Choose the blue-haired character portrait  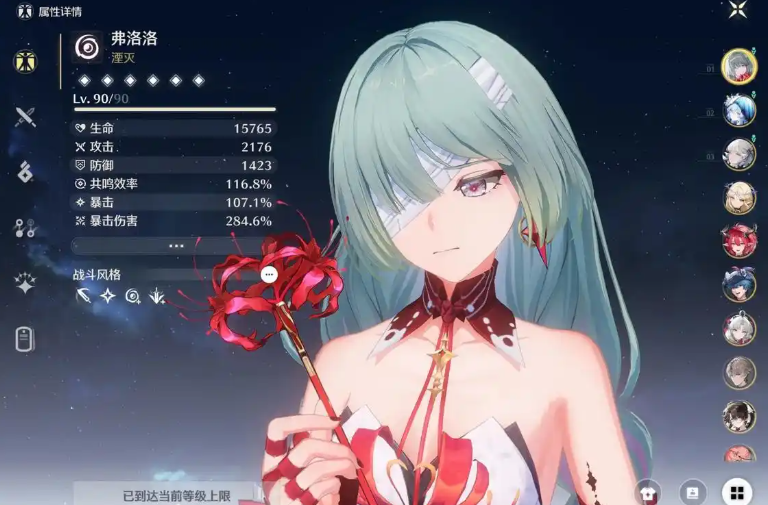(739, 110)
